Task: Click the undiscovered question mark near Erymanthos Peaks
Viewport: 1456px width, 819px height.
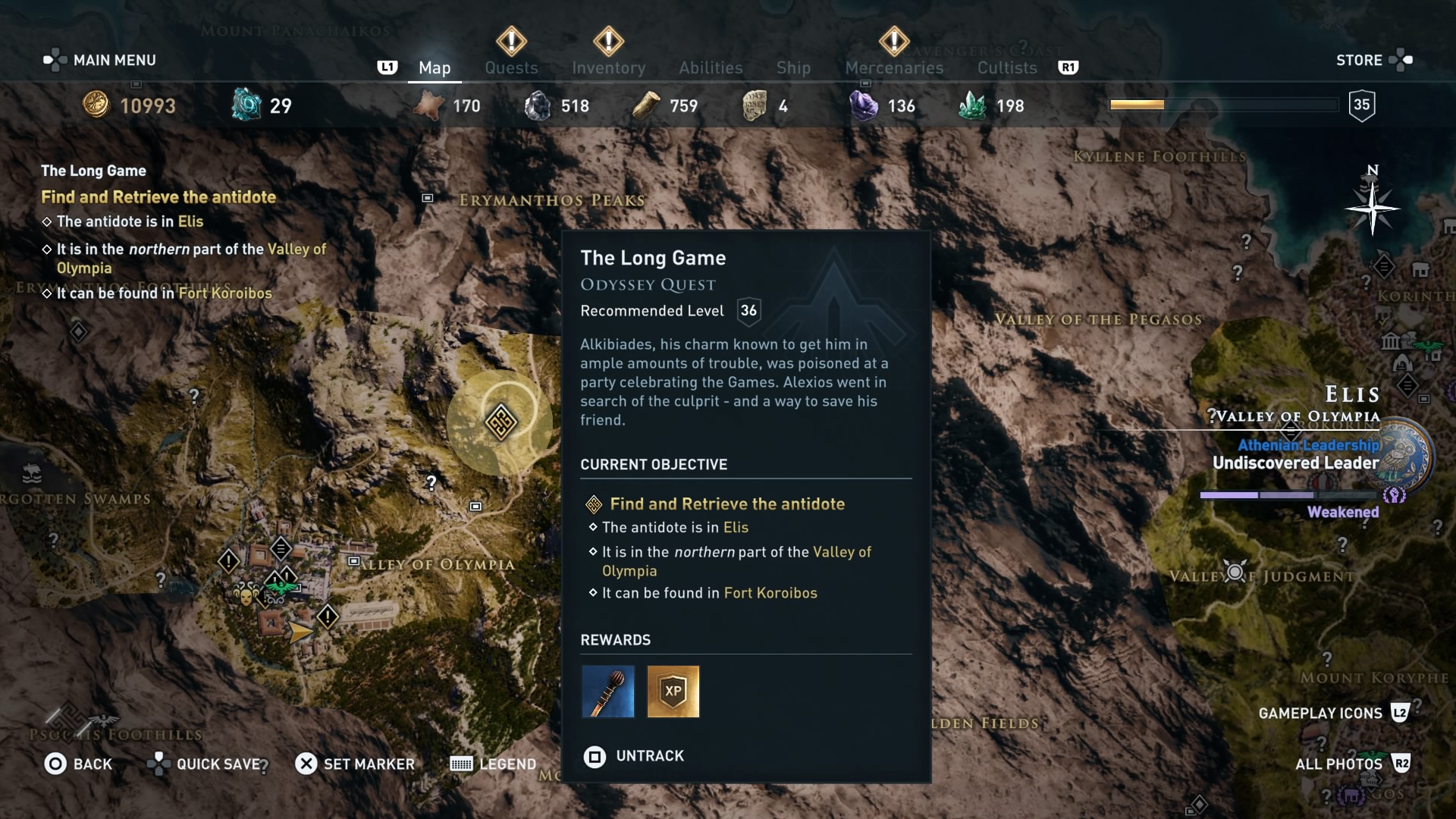Action: click(x=431, y=482)
